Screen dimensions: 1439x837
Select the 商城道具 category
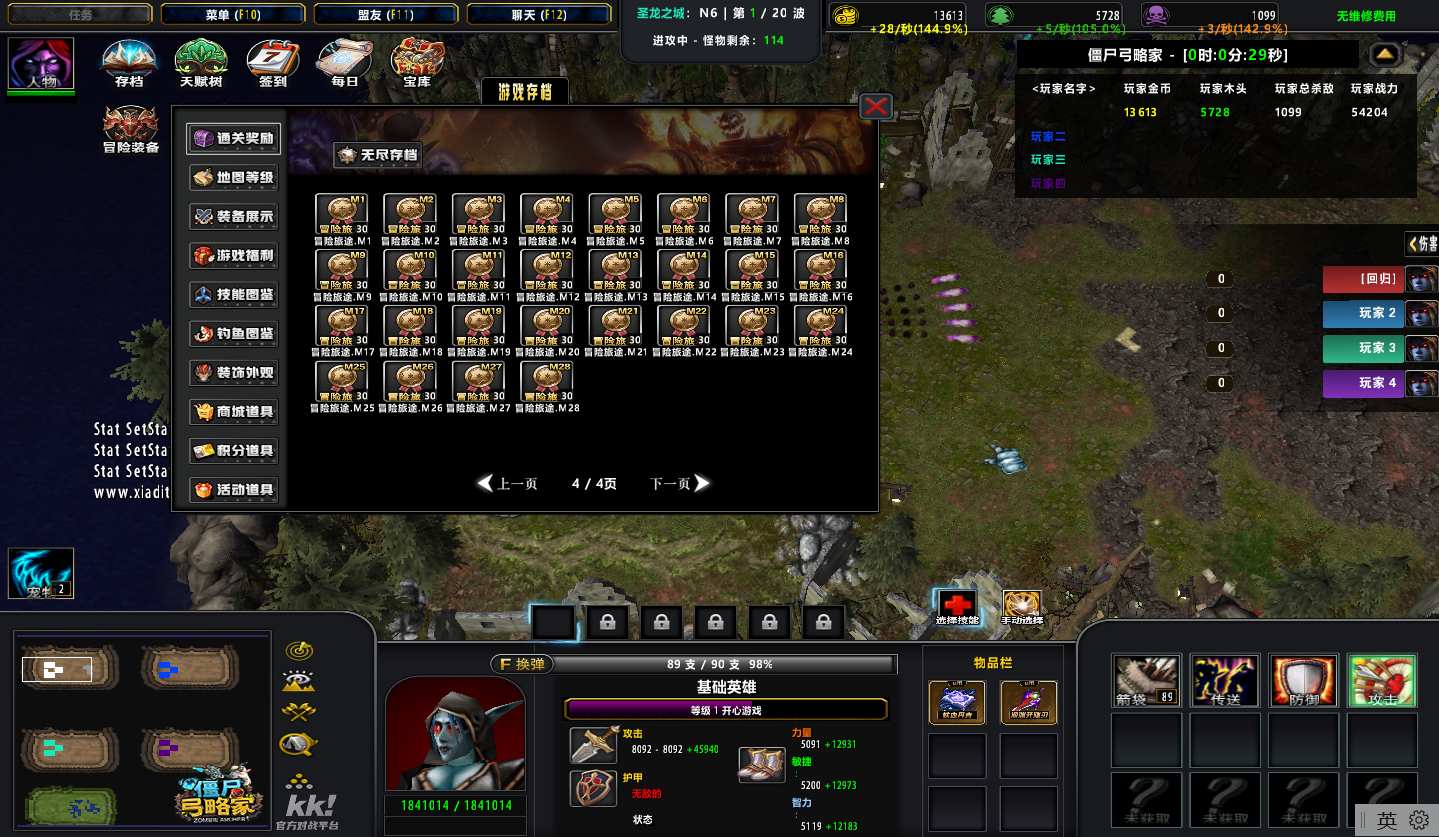pyautogui.click(x=233, y=412)
